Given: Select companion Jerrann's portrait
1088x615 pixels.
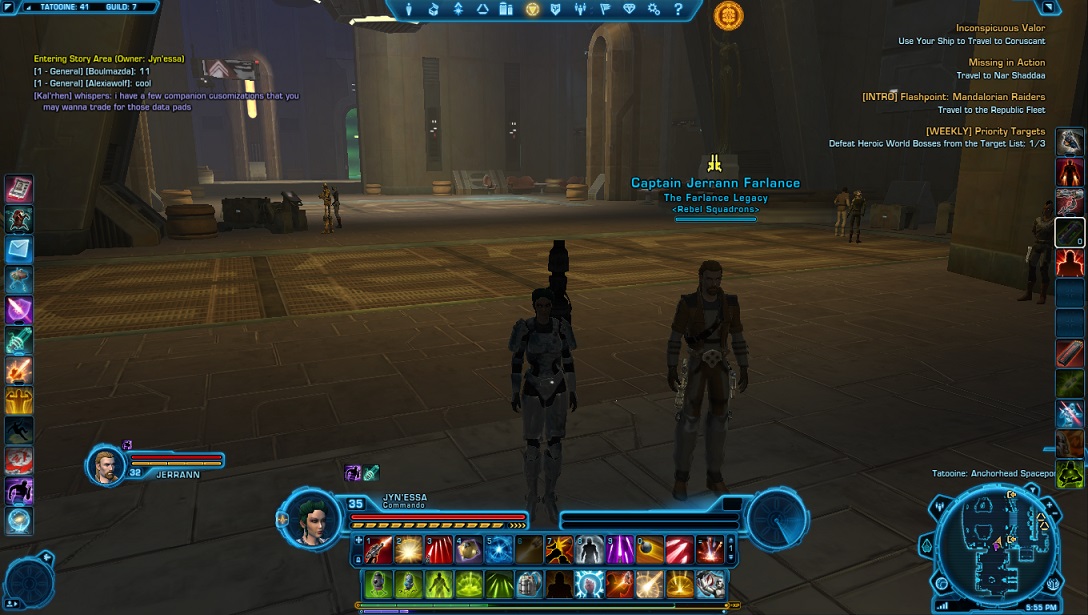Looking at the screenshot, I should point(106,466).
